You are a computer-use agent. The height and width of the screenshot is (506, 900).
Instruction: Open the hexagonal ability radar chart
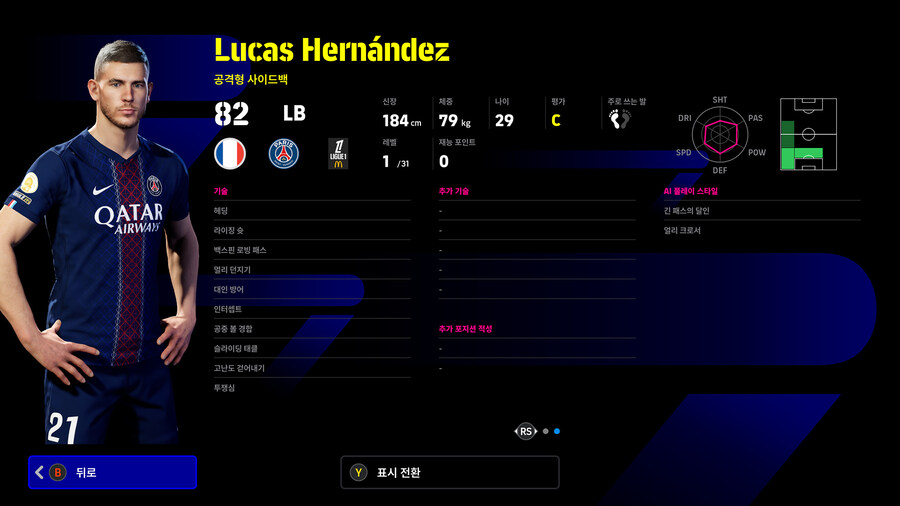click(720, 134)
